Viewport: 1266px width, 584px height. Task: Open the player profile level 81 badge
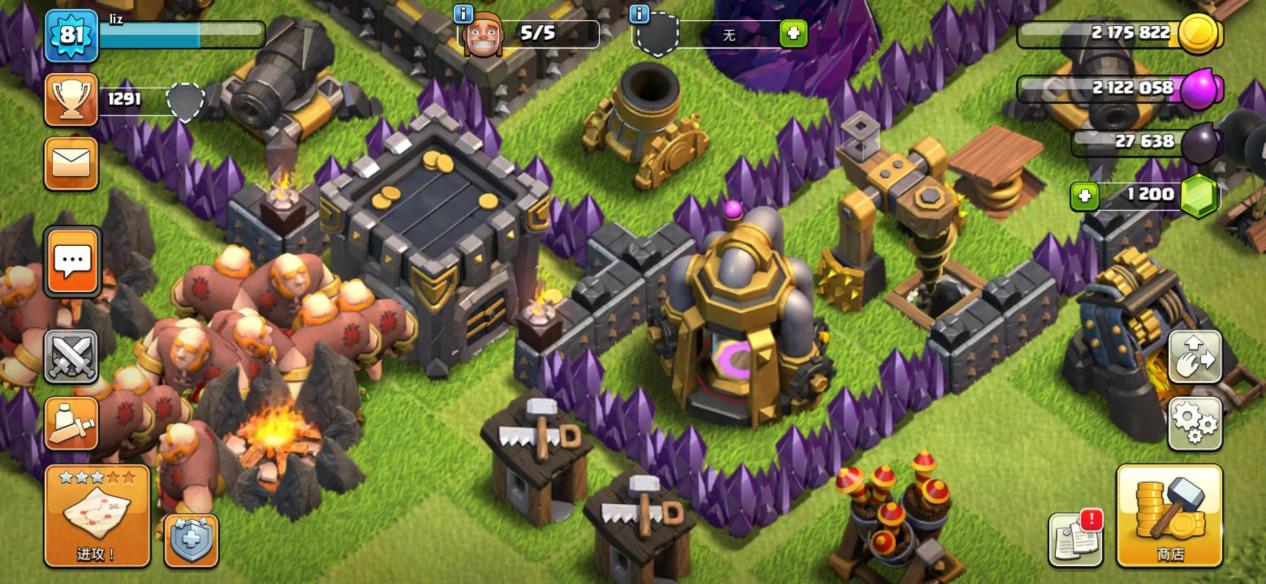71,36
